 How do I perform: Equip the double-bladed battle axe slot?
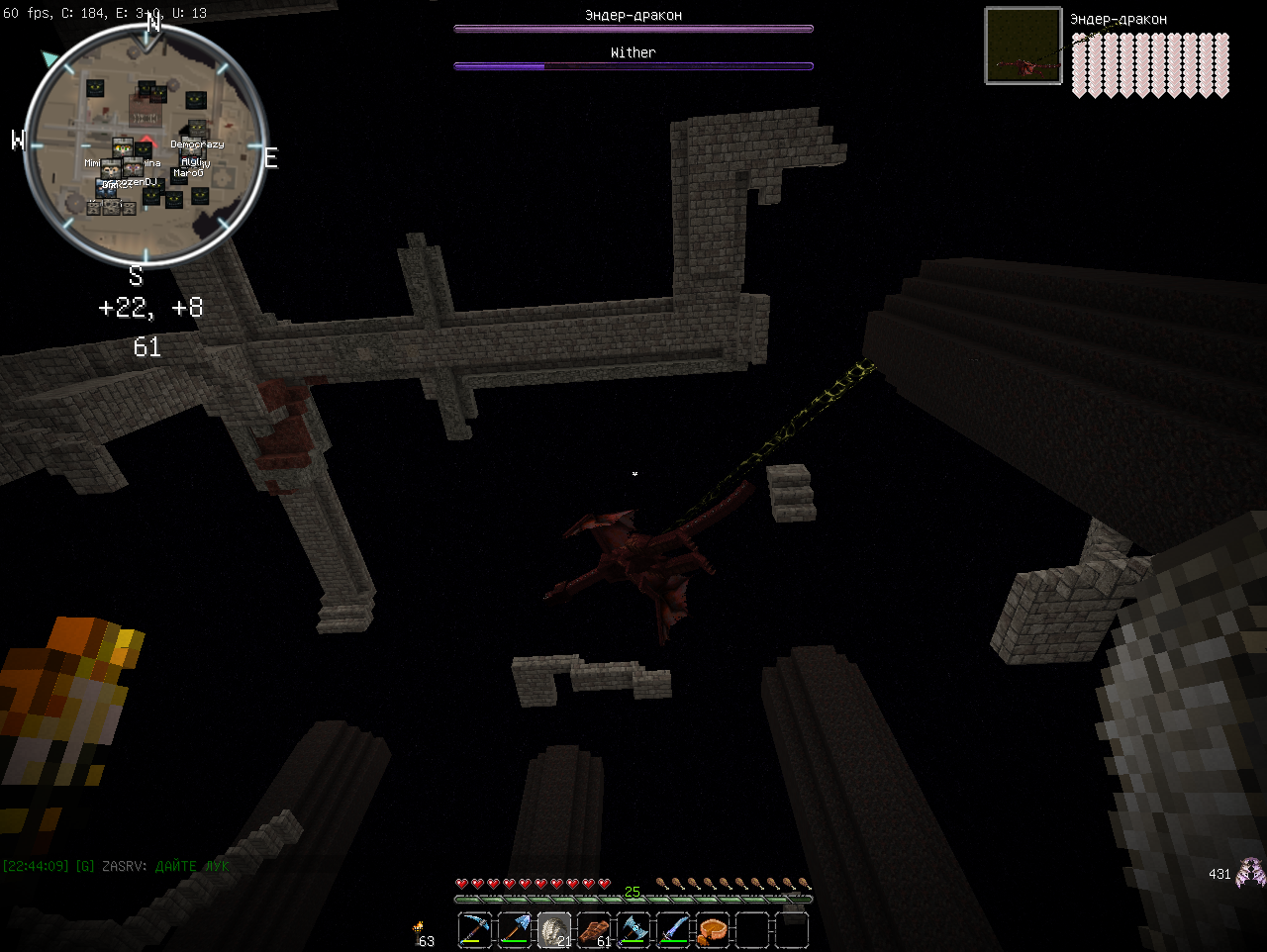633,930
